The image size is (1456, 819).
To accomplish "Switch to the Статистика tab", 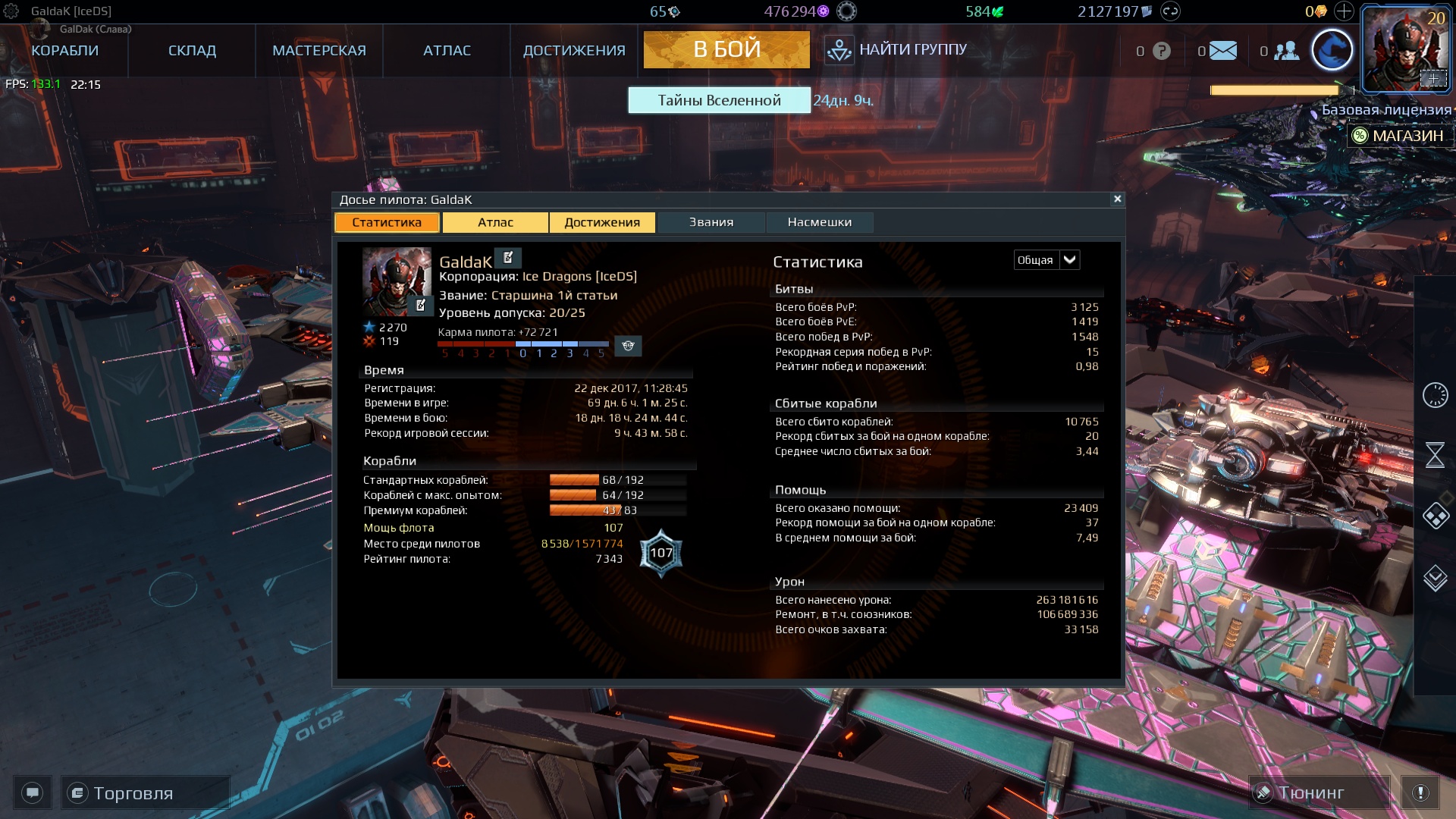I will point(387,222).
